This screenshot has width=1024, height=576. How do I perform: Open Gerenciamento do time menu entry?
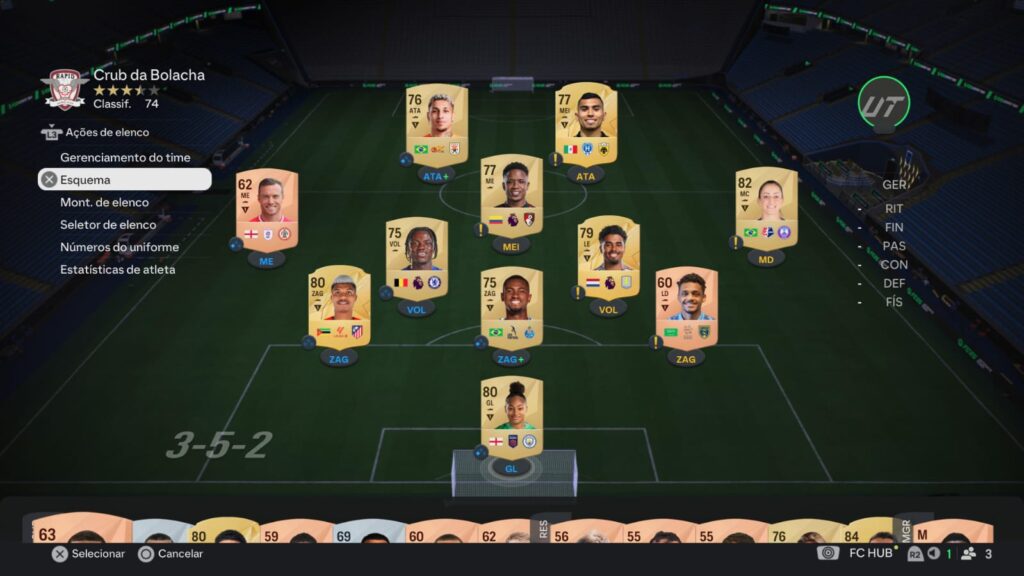(x=125, y=157)
